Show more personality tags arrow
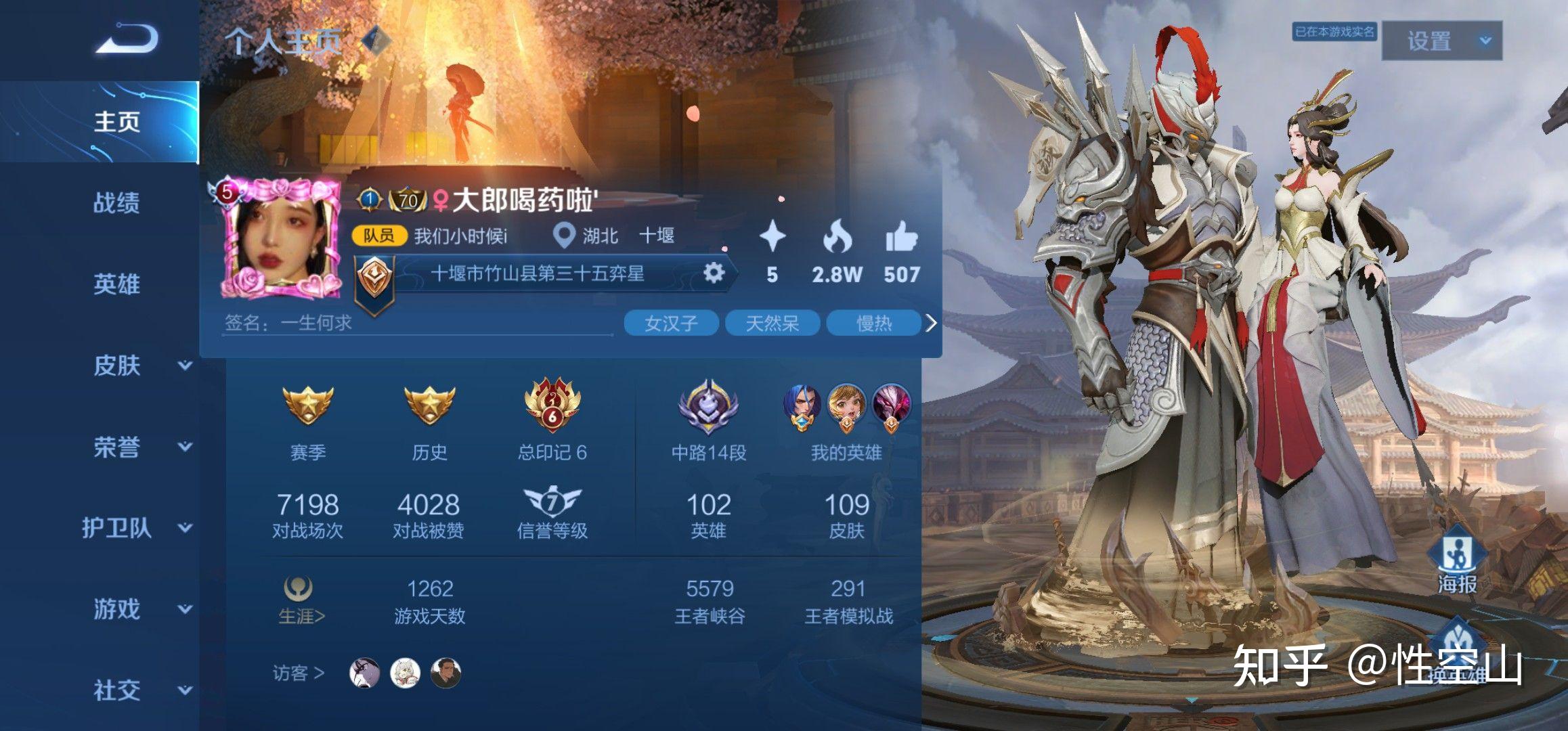 (931, 324)
